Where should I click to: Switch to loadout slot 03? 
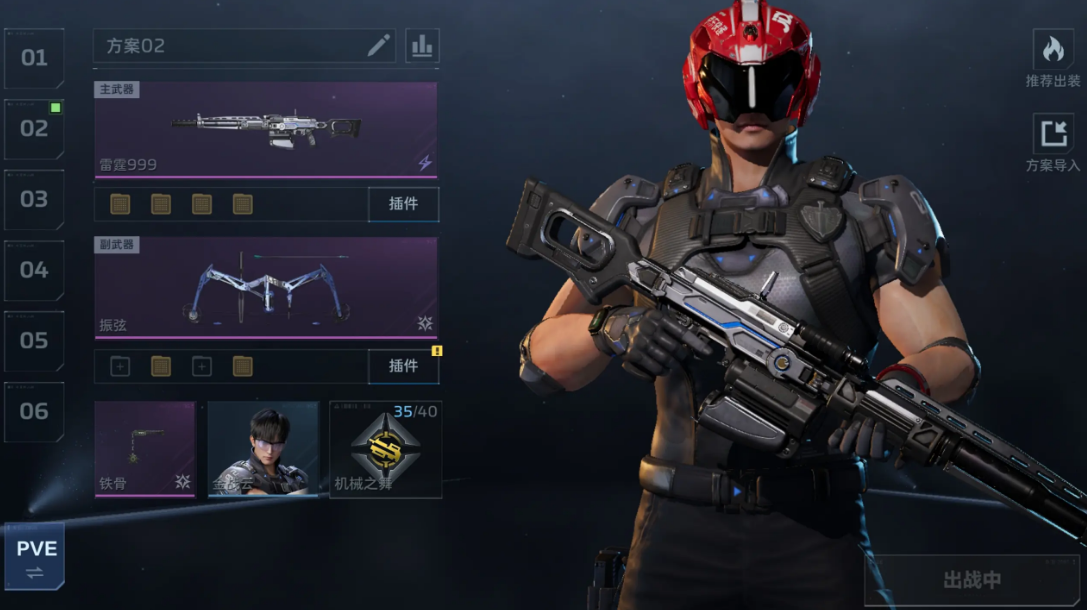34,199
